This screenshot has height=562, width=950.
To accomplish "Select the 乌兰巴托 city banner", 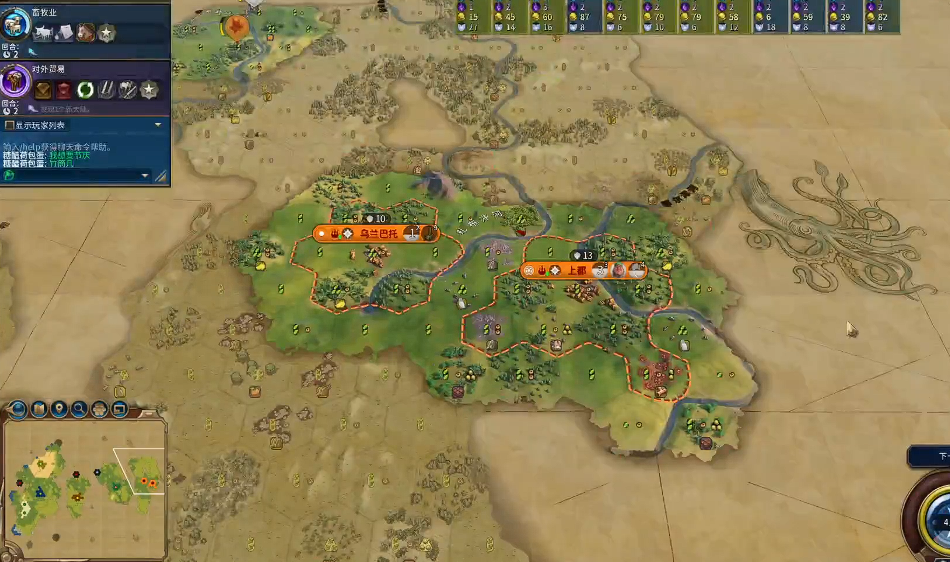I will [x=377, y=234].
